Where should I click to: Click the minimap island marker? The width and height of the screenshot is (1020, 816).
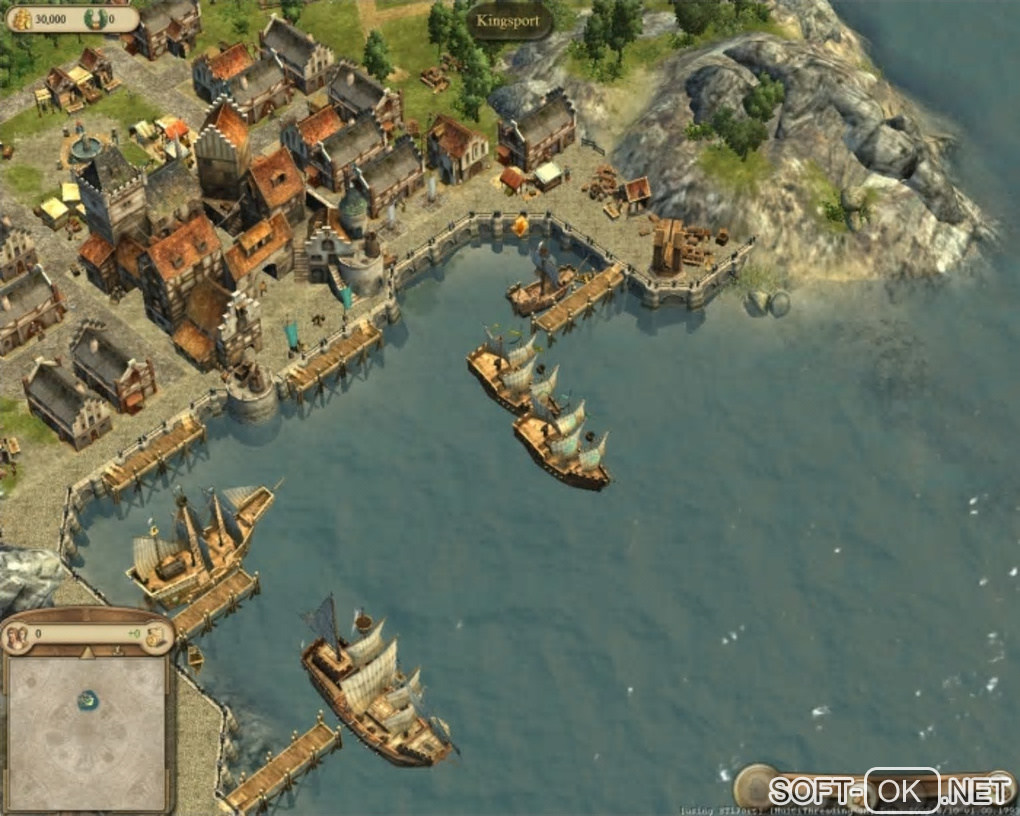click(x=88, y=700)
